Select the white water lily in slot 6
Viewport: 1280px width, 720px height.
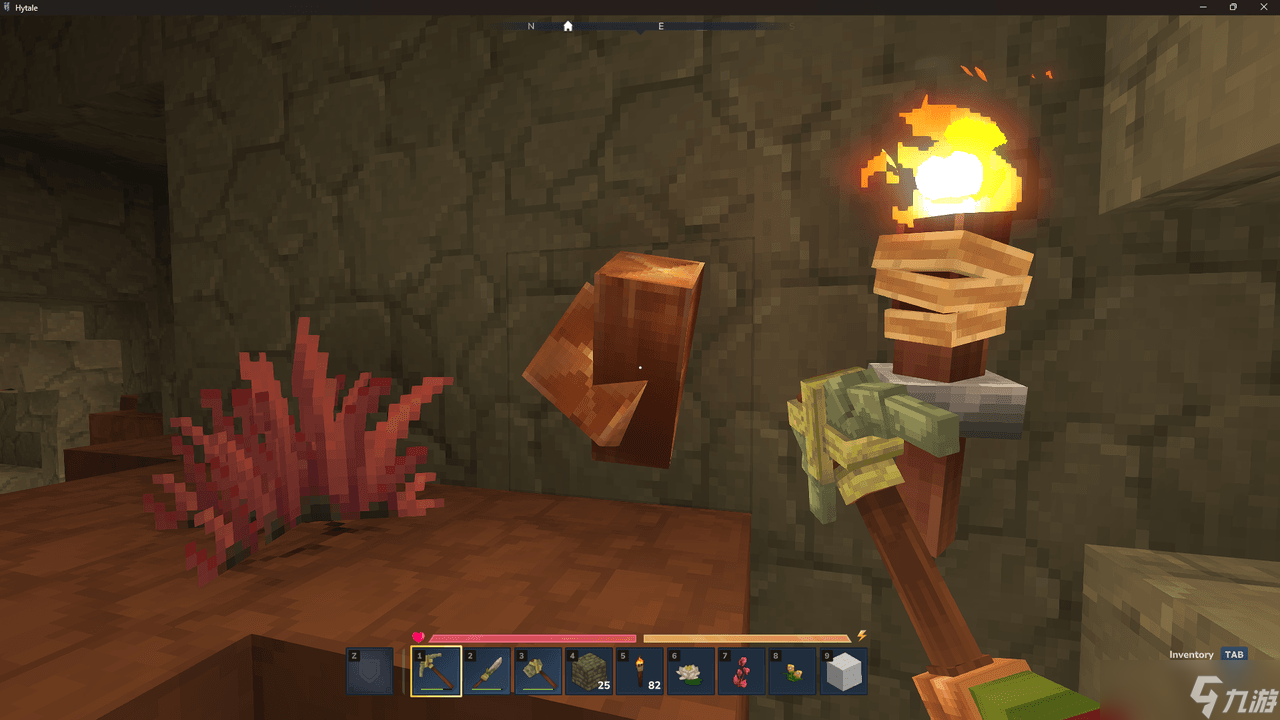click(691, 670)
